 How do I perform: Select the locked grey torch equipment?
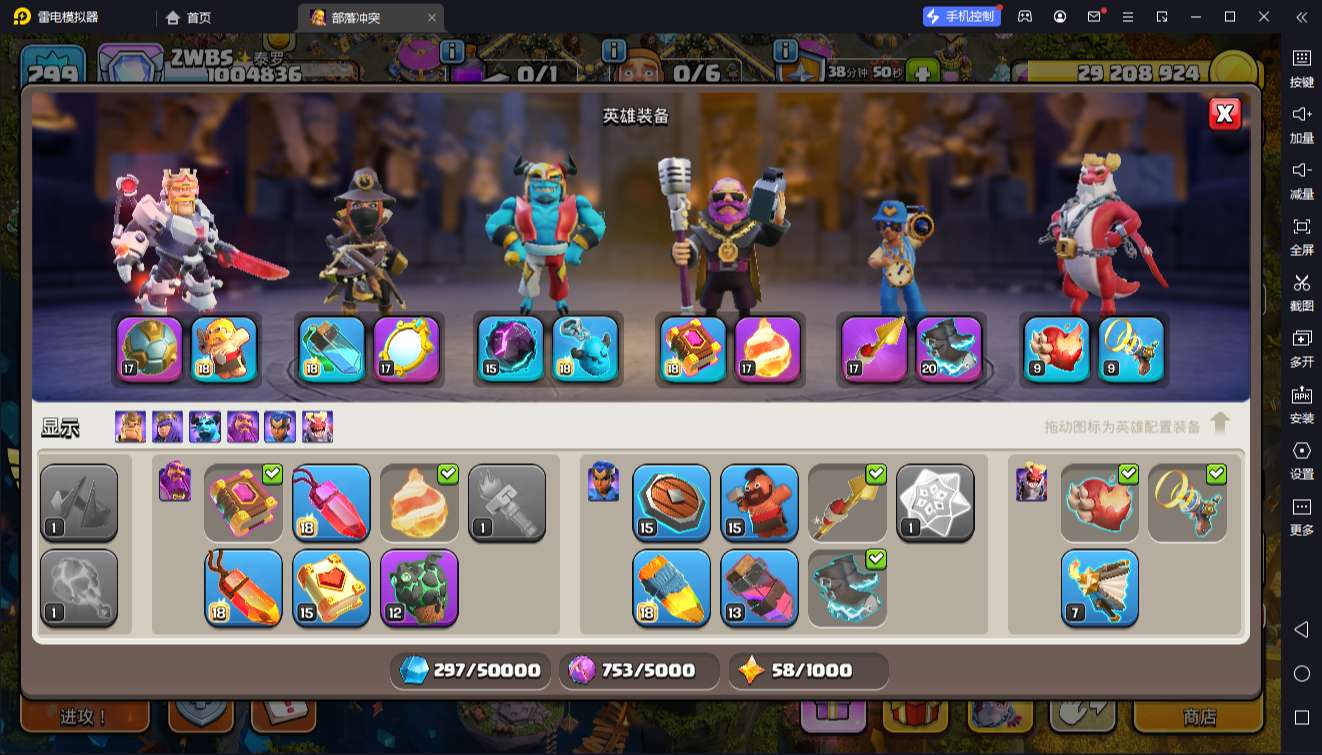(x=507, y=503)
